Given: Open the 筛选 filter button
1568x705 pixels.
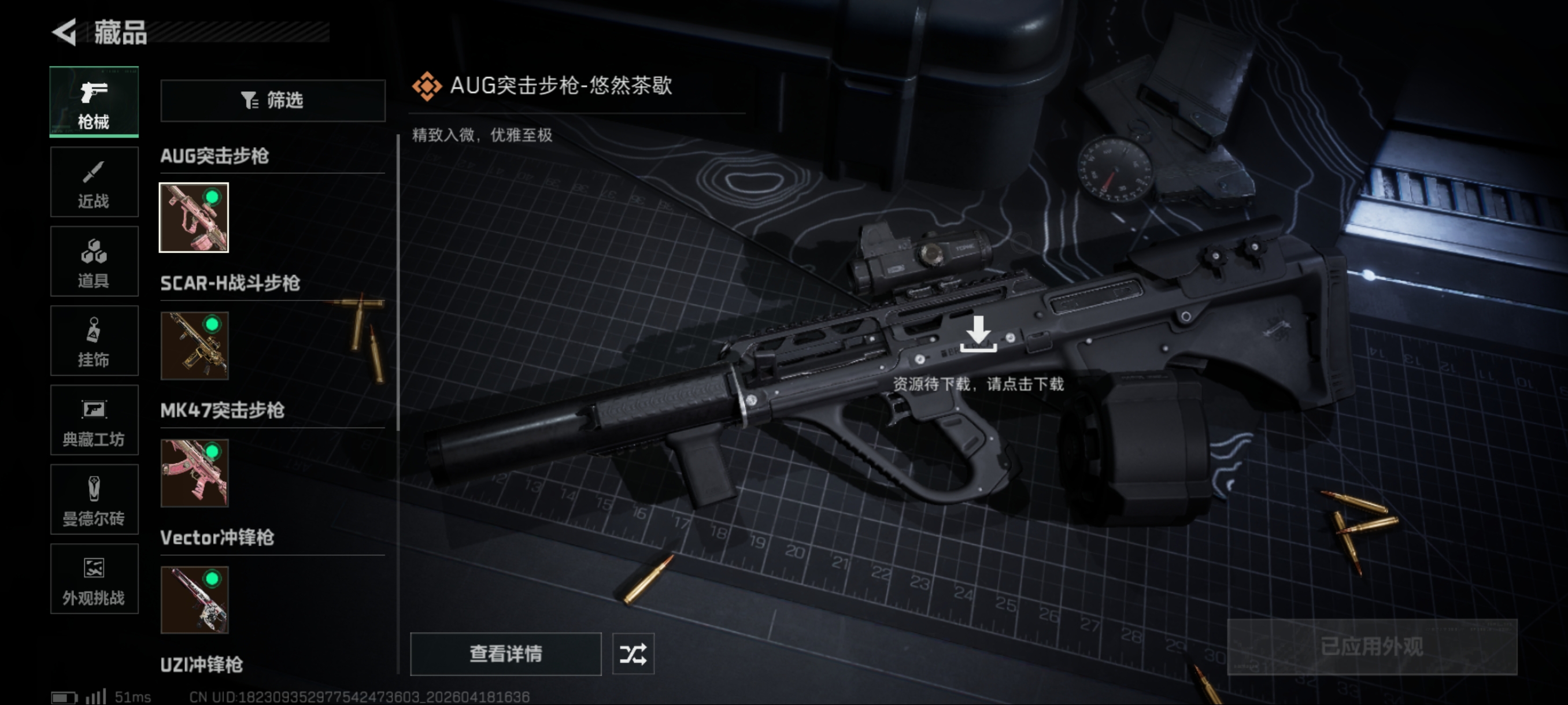Looking at the screenshot, I should coord(272,101).
